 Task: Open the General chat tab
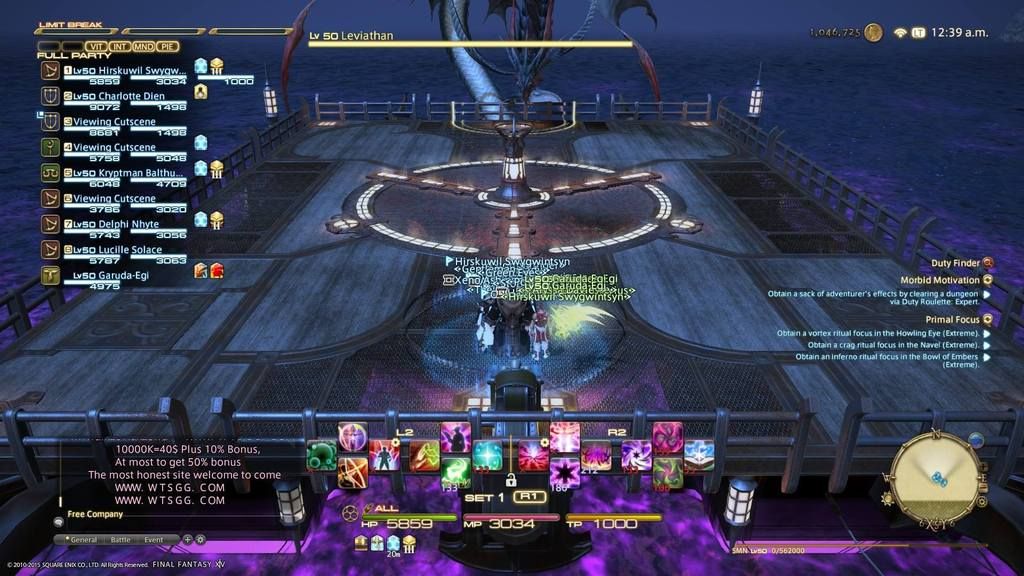coord(82,539)
